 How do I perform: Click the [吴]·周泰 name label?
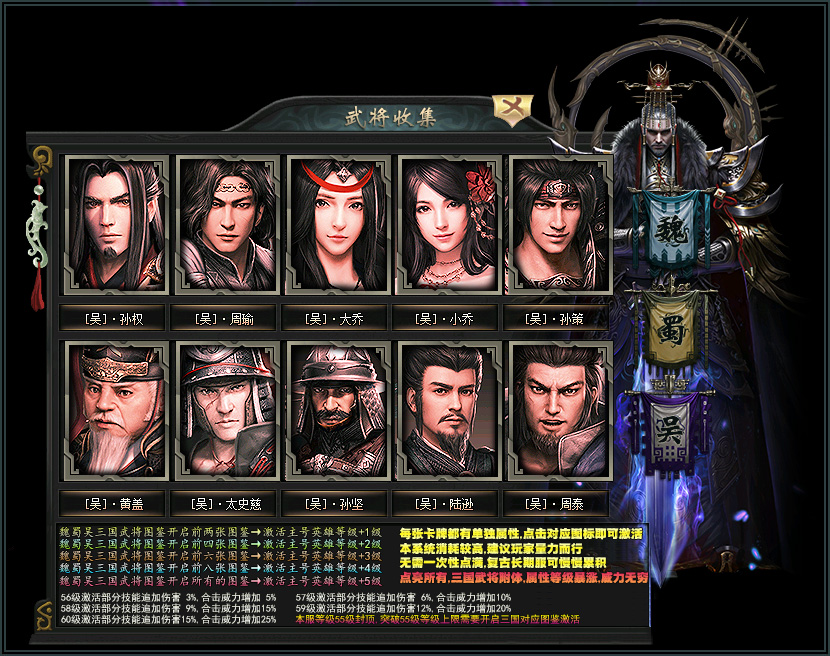click(x=560, y=504)
